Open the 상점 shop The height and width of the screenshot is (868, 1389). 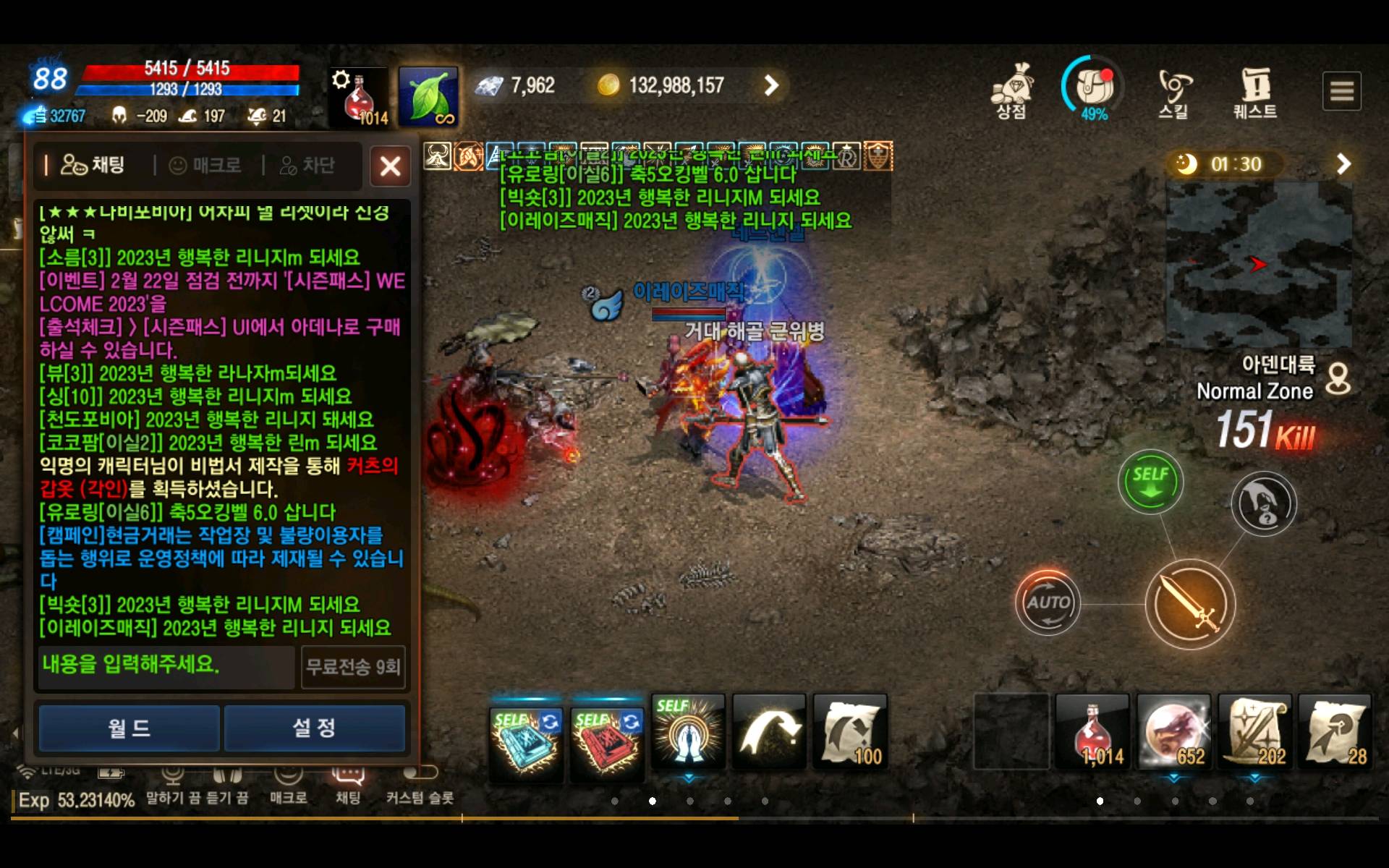click(1011, 92)
